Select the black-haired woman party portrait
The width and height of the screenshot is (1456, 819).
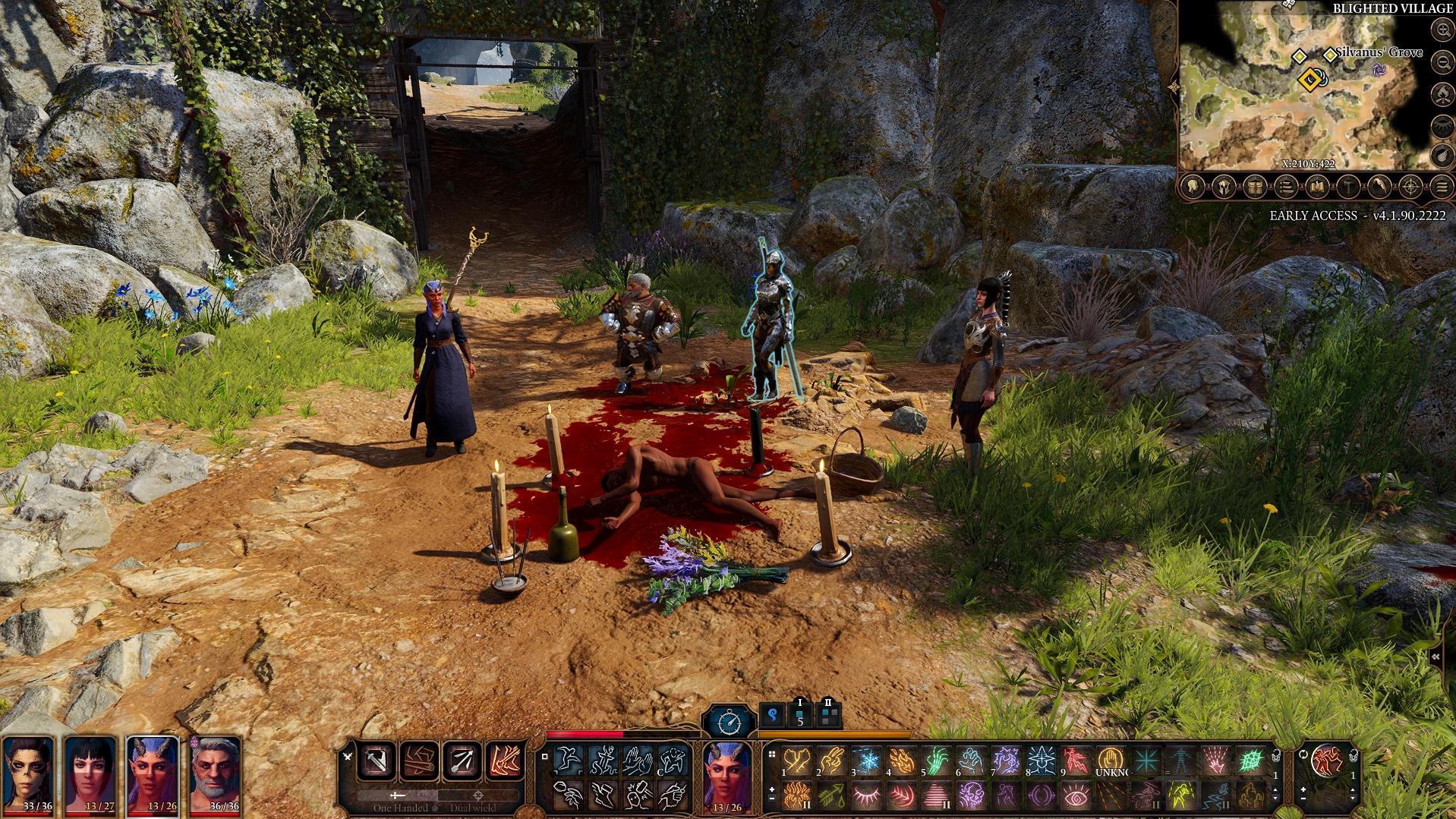tap(91, 775)
